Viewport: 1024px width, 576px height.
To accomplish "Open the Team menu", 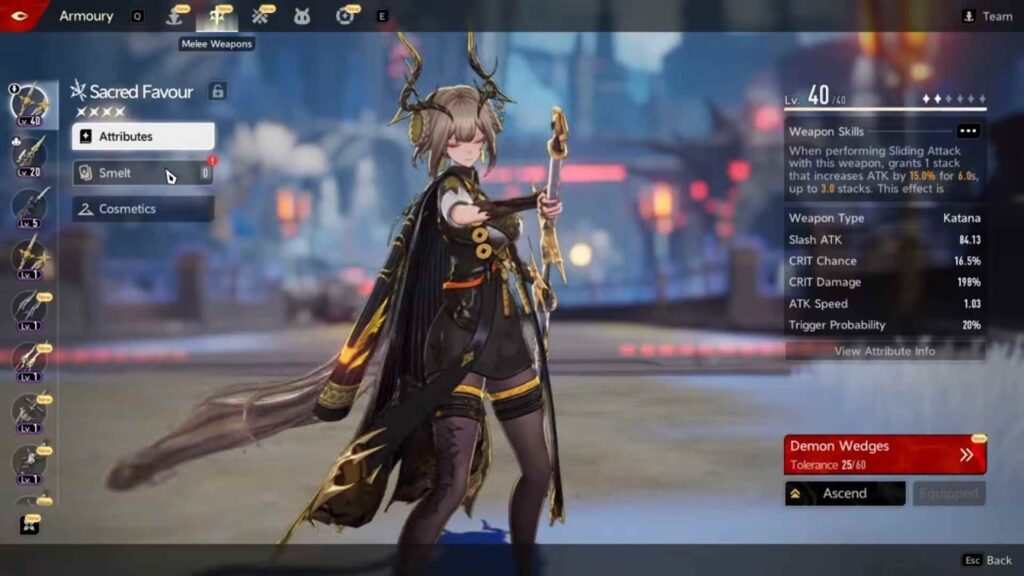I will click(986, 16).
